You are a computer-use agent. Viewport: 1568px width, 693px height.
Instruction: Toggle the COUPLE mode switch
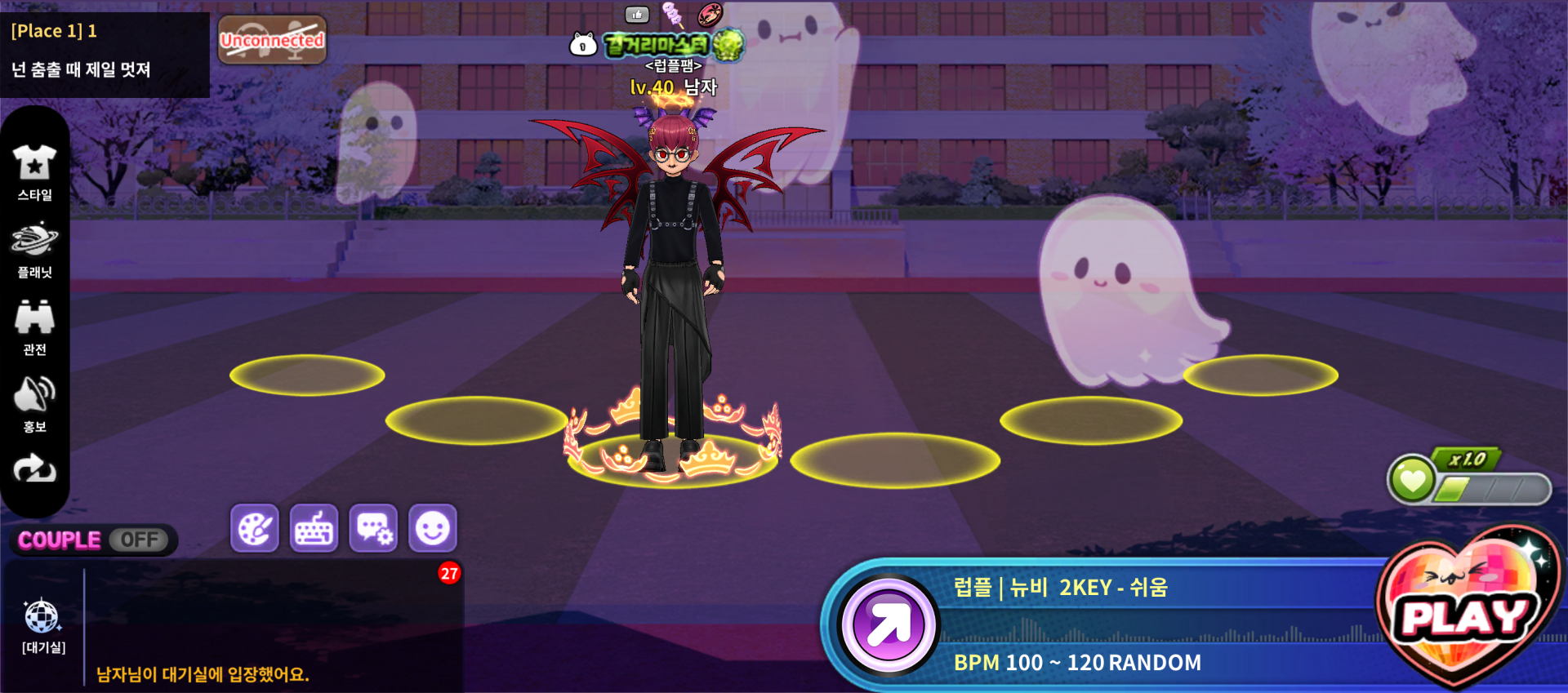139,540
